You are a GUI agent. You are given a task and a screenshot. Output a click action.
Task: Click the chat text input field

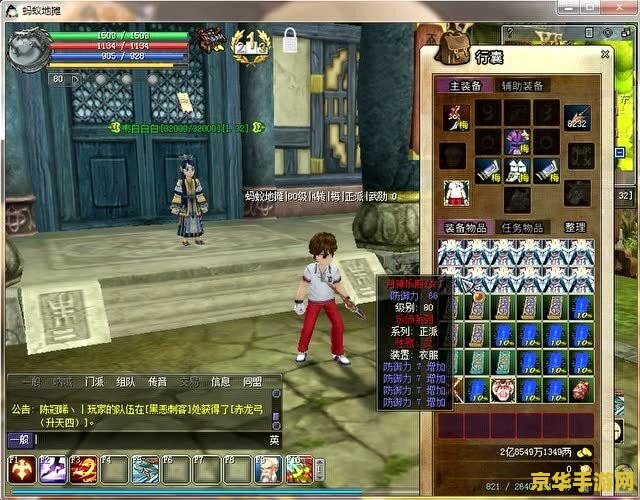click(150, 439)
